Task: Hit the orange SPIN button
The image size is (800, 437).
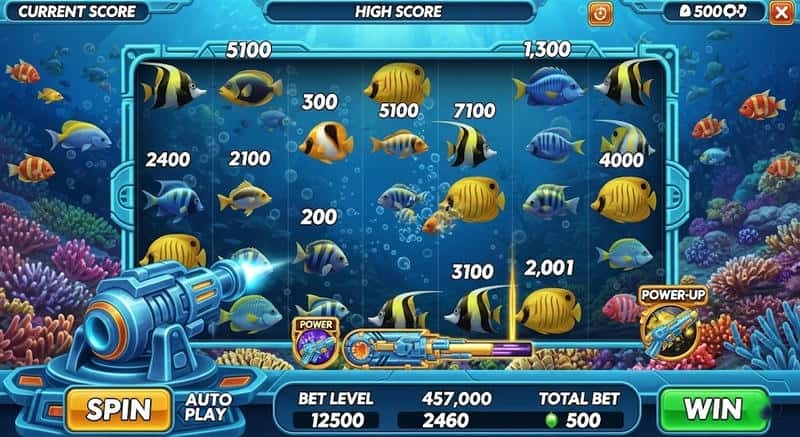Action: 118,408
